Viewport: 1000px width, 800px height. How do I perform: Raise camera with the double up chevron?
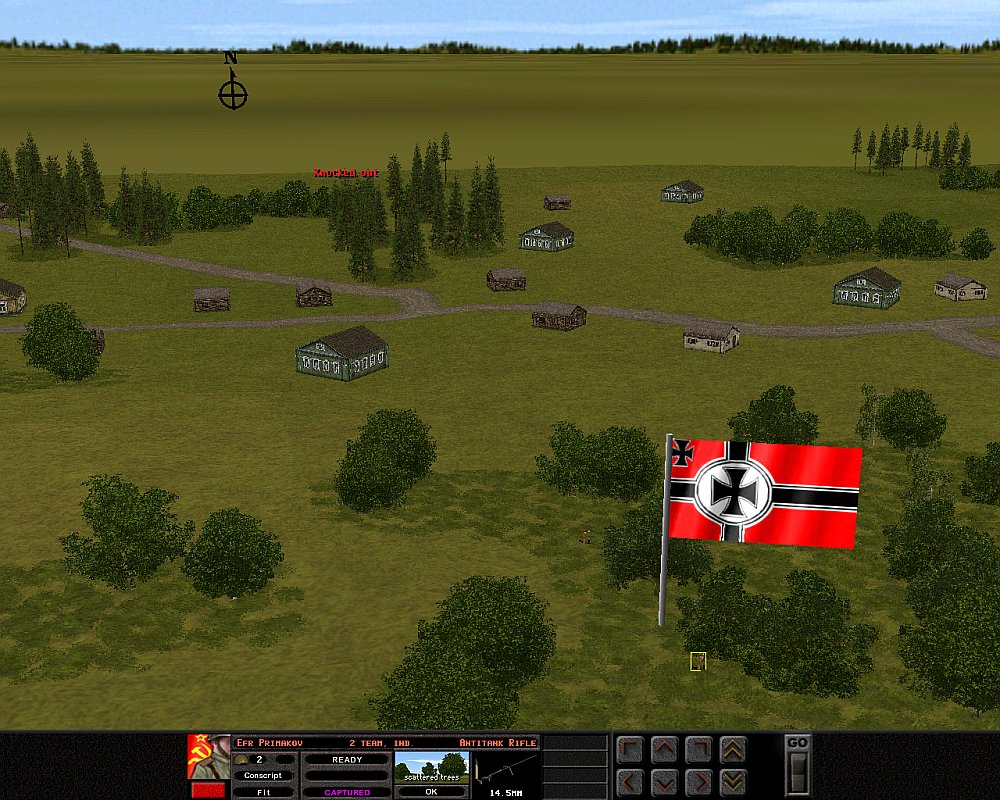tap(732, 750)
